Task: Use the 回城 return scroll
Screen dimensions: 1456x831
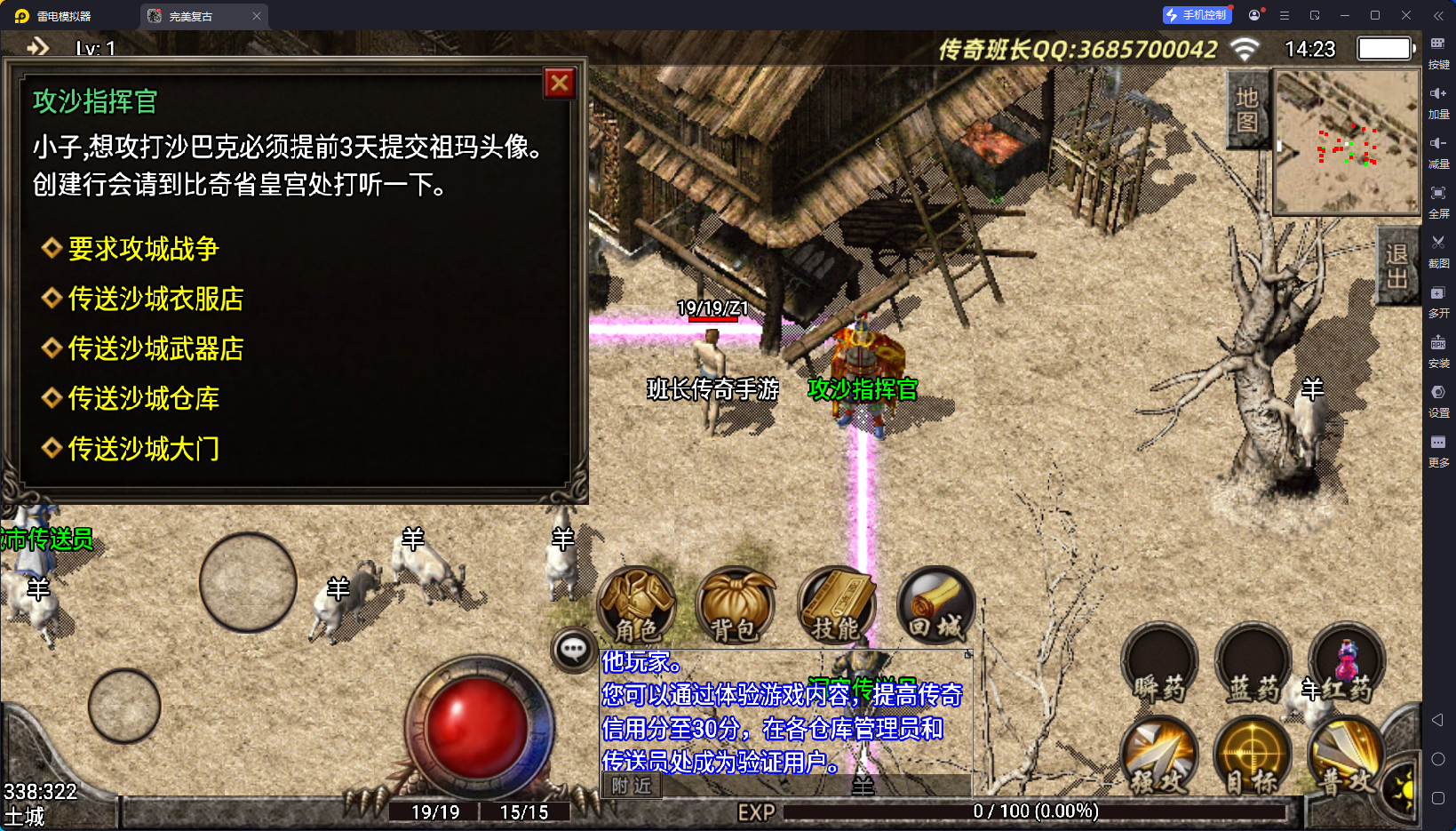Action: (935, 606)
